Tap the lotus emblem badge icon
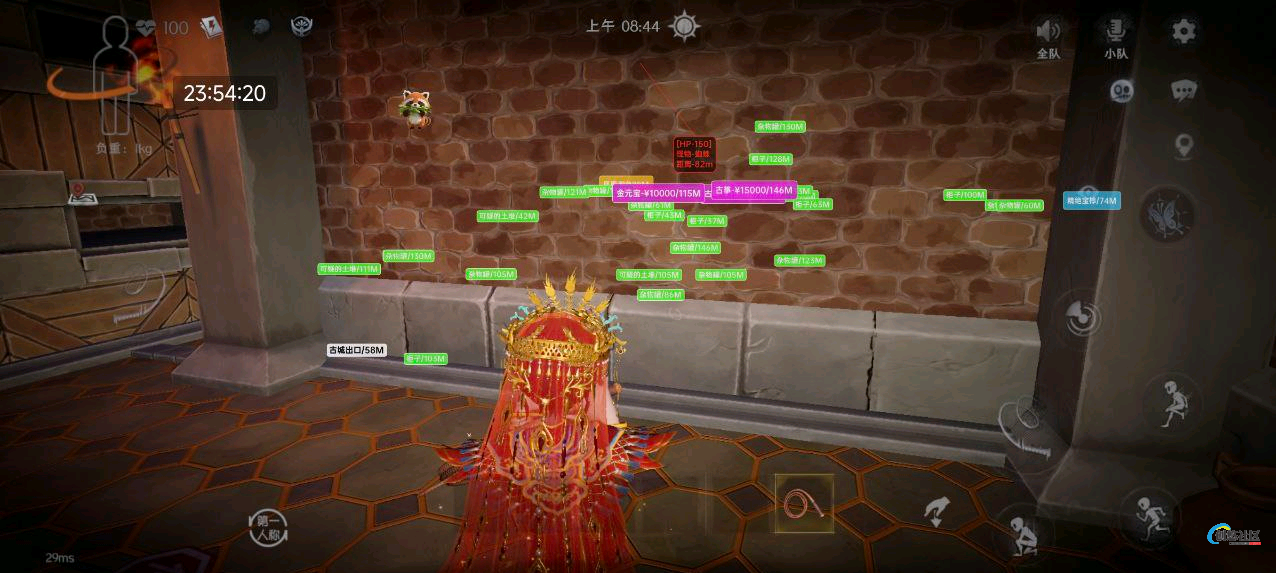The image size is (1276, 573). 301,27
